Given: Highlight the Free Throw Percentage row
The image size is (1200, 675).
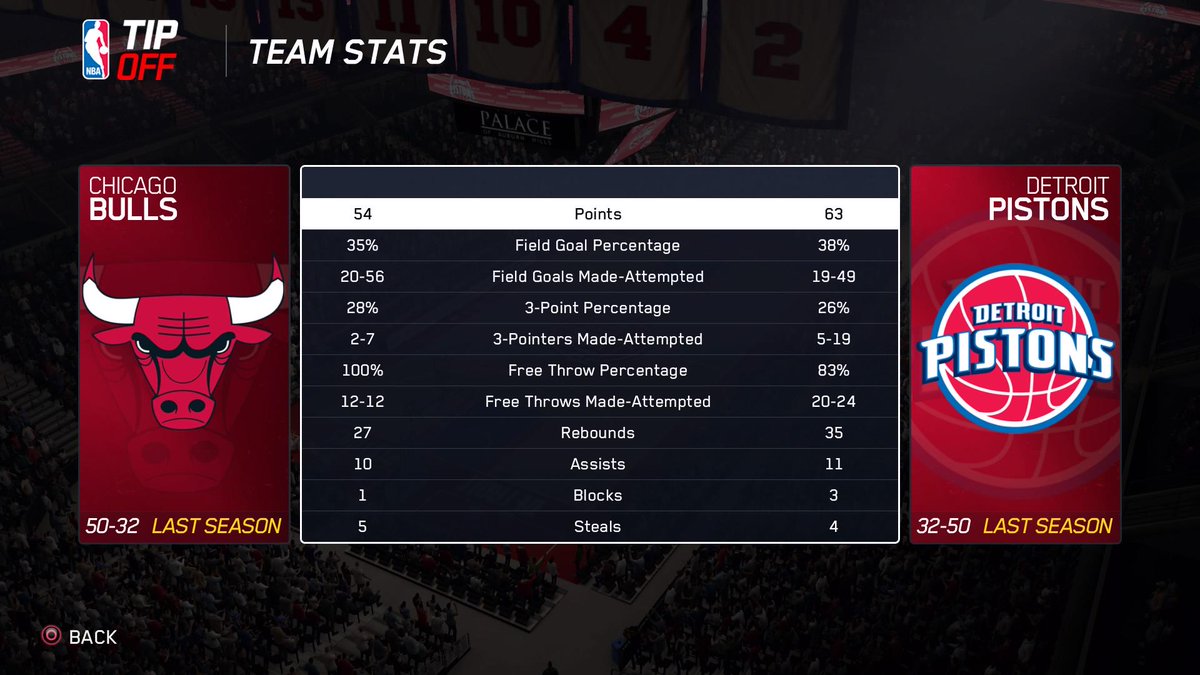Looking at the screenshot, I should (598, 371).
